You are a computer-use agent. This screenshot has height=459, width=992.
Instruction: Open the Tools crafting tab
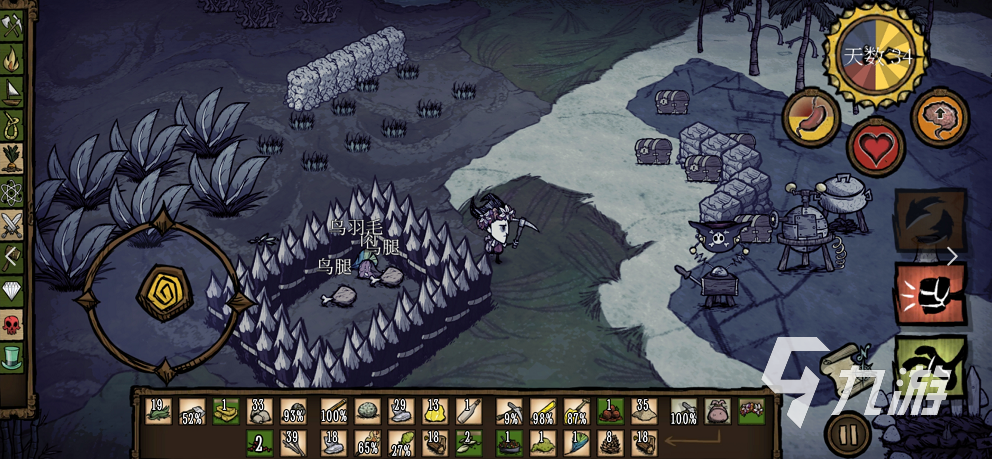tap(12, 28)
